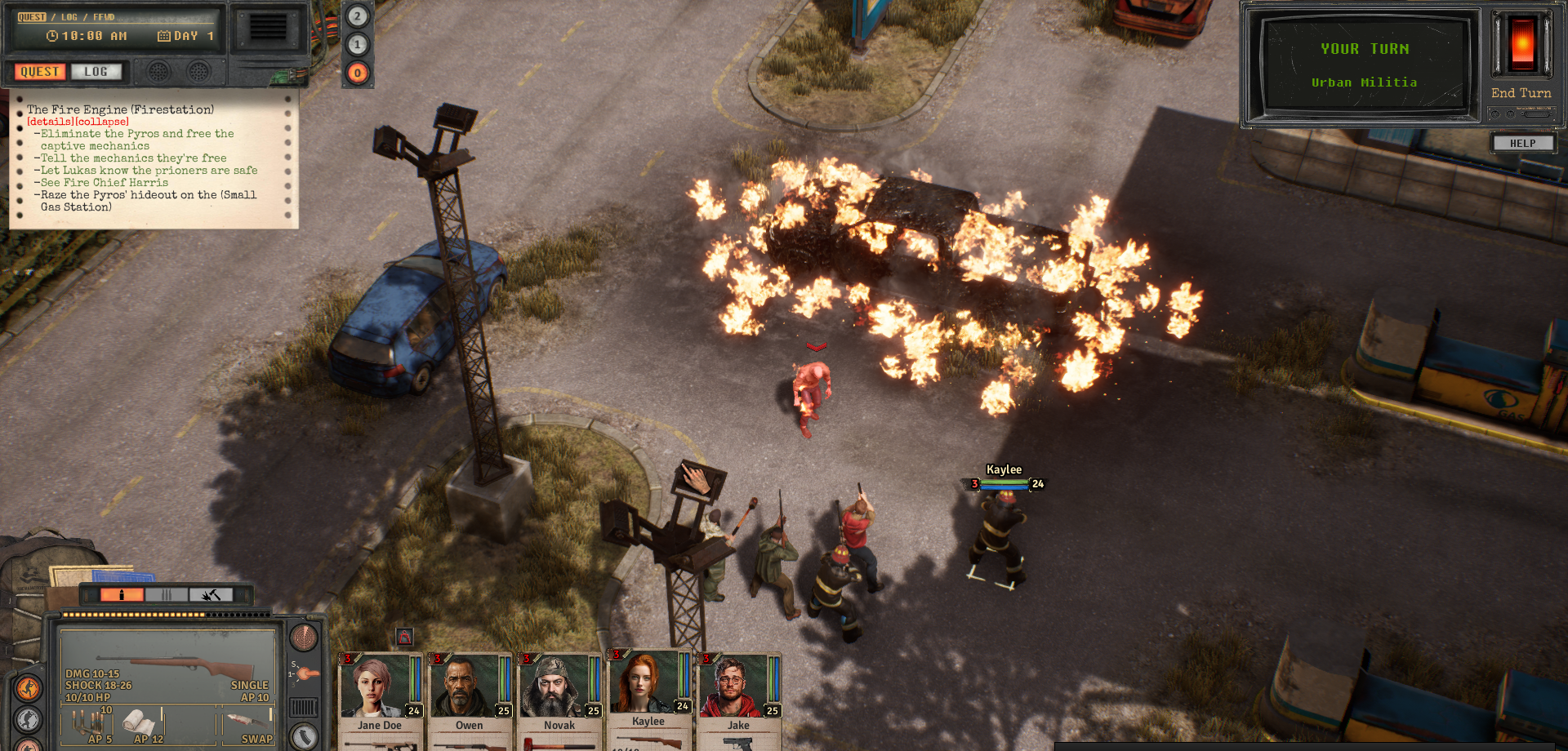The image size is (1568, 751).
Task: Set speed dial to 1
Action: [357, 44]
